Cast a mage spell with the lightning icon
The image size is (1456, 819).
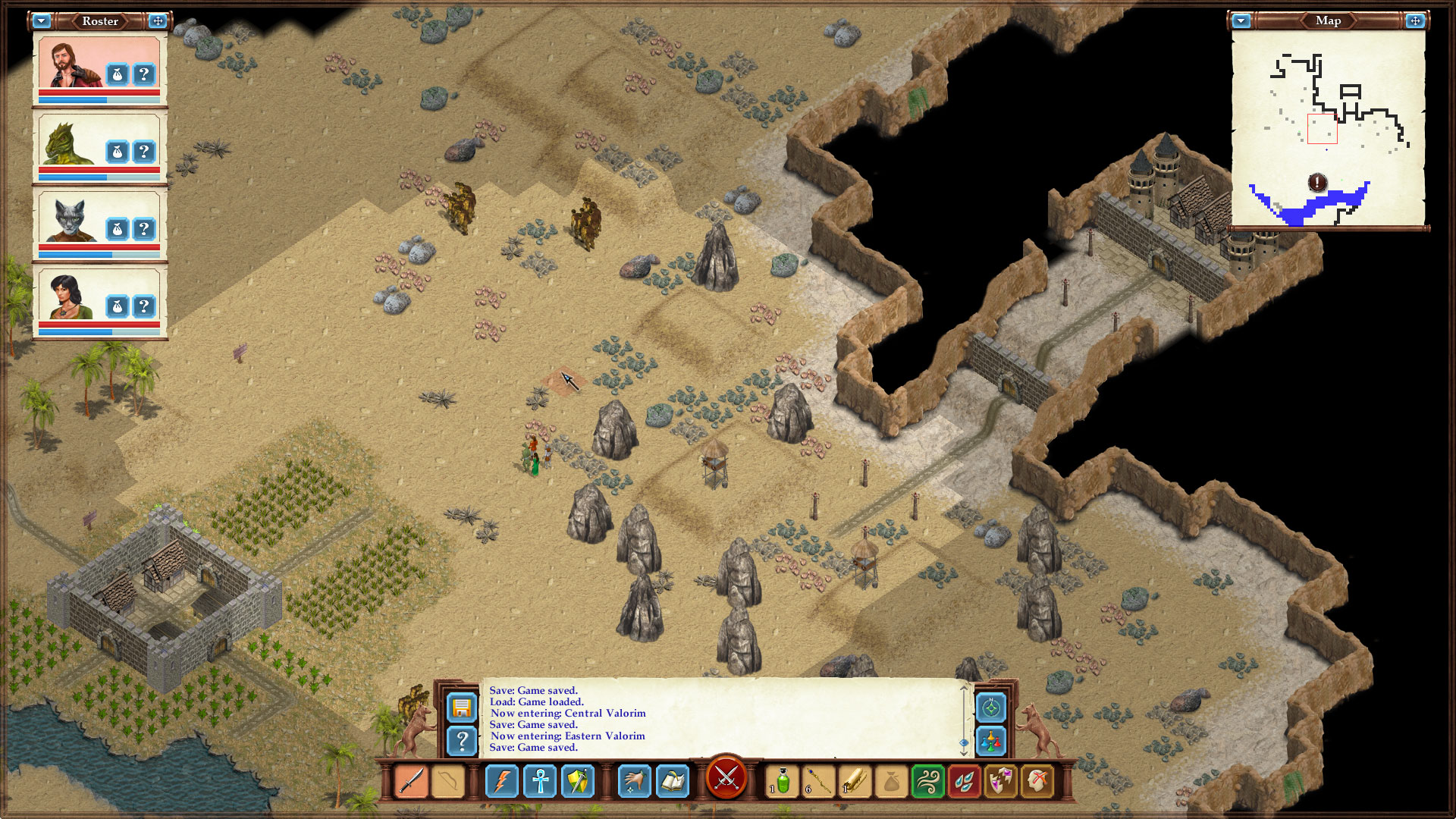tap(504, 781)
